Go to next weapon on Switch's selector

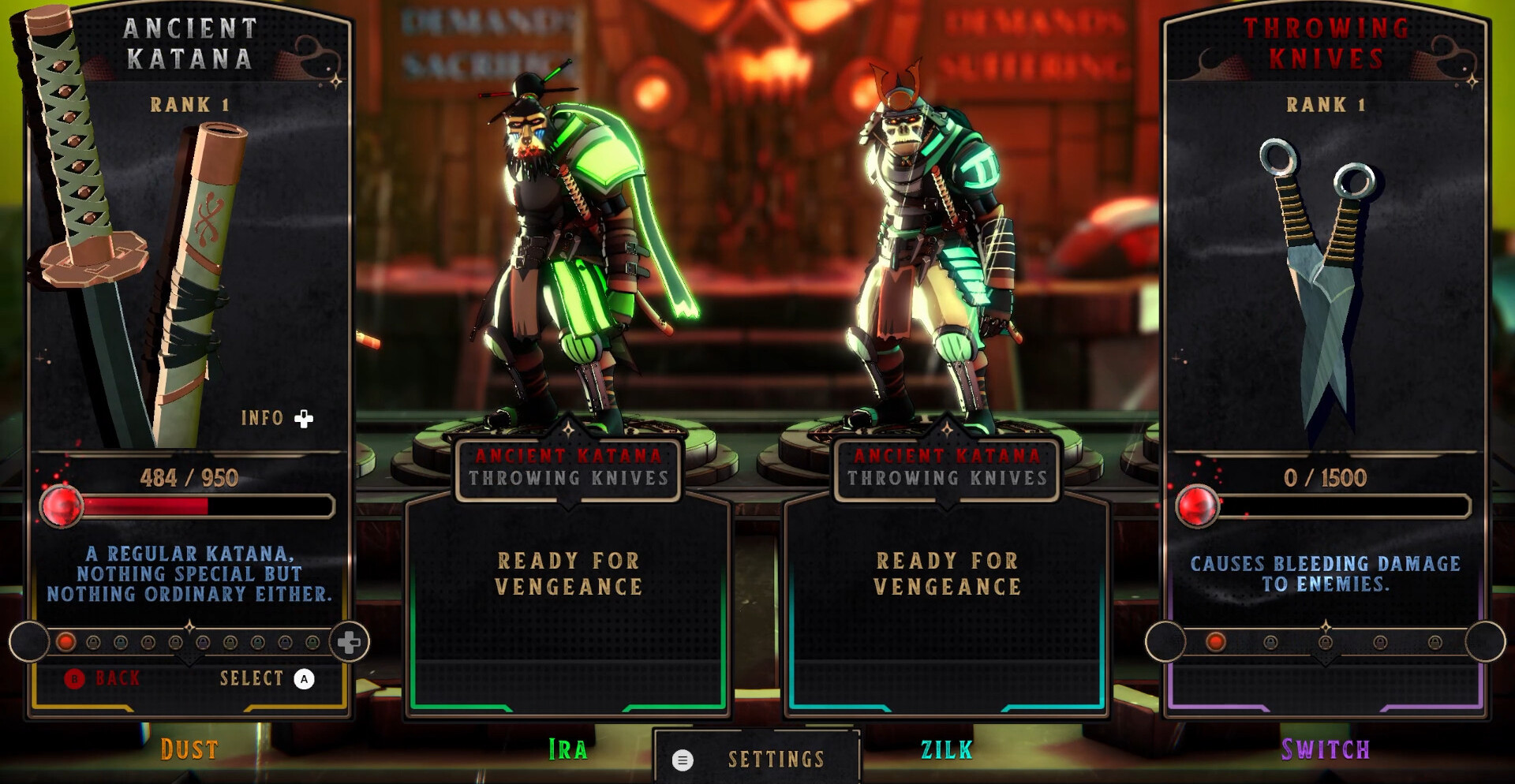(1485, 642)
